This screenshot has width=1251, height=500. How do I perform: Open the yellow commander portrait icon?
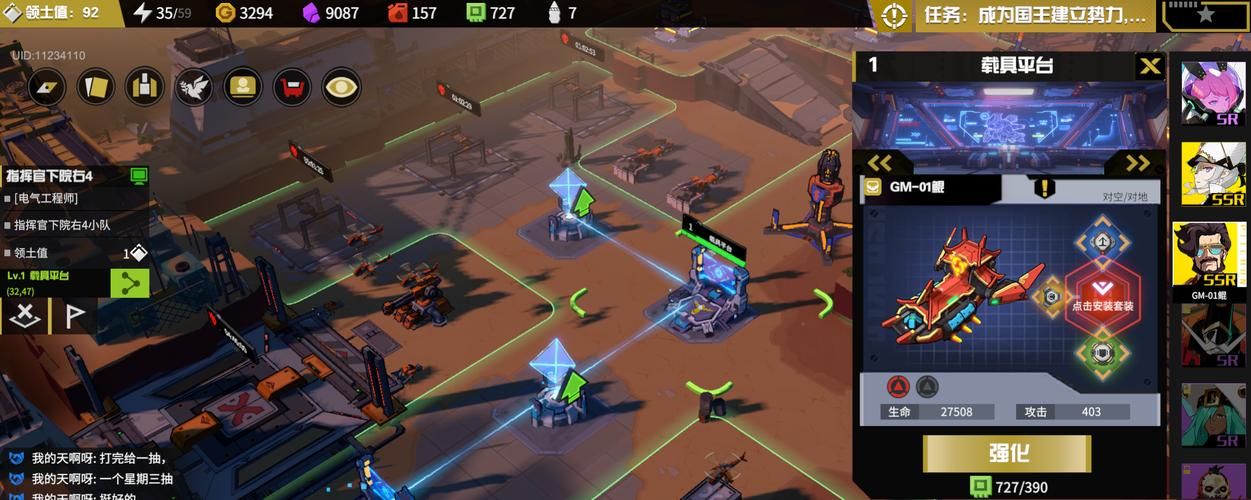coord(243,87)
